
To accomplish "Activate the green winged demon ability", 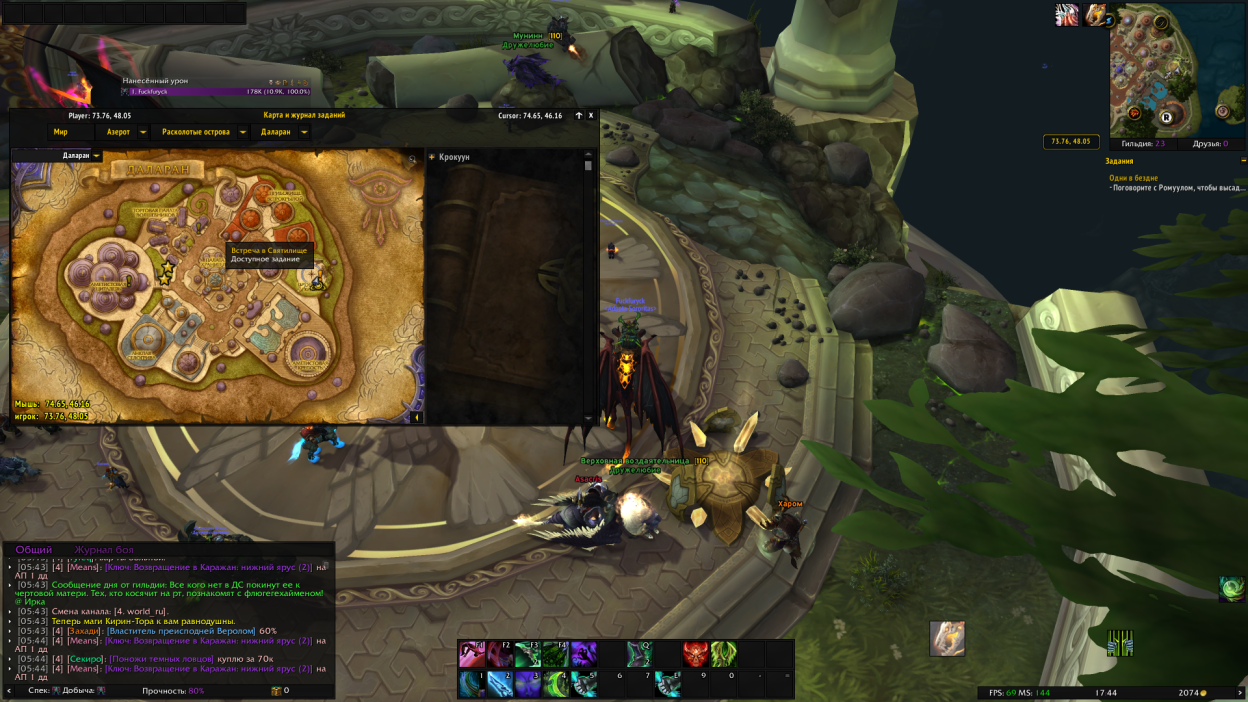I will 723,654.
